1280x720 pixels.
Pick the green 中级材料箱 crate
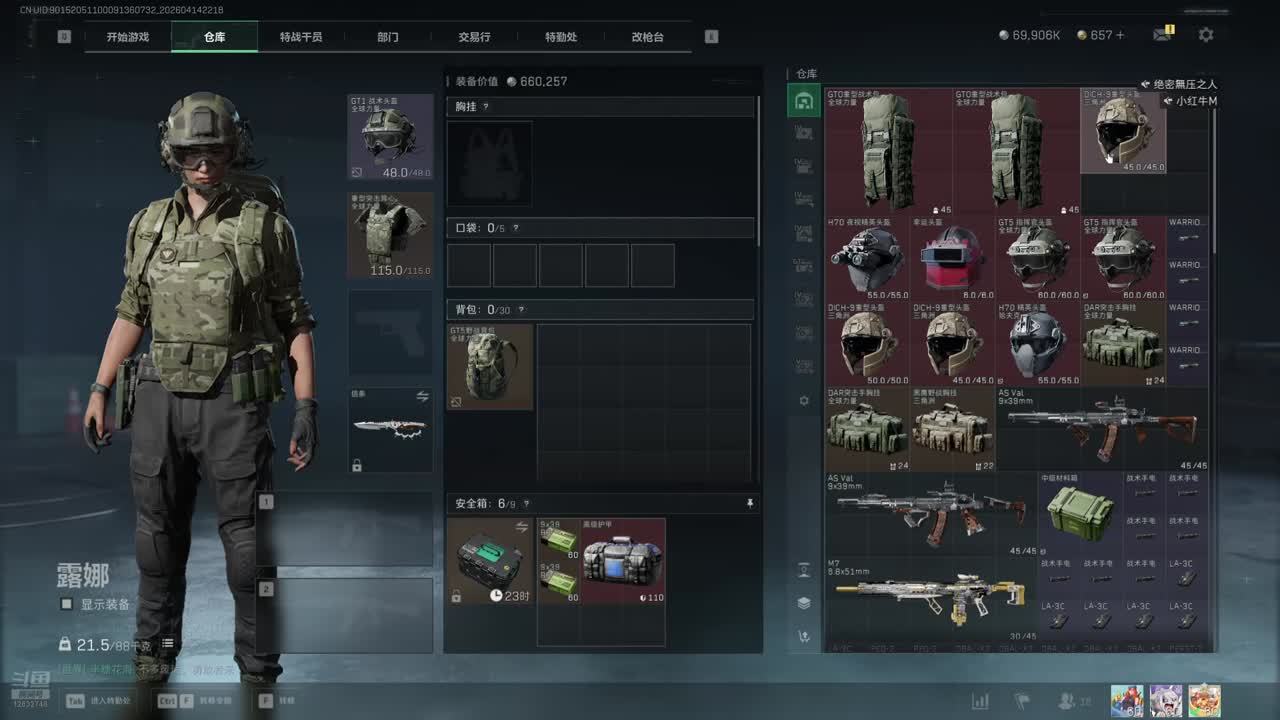coord(1080,513)
